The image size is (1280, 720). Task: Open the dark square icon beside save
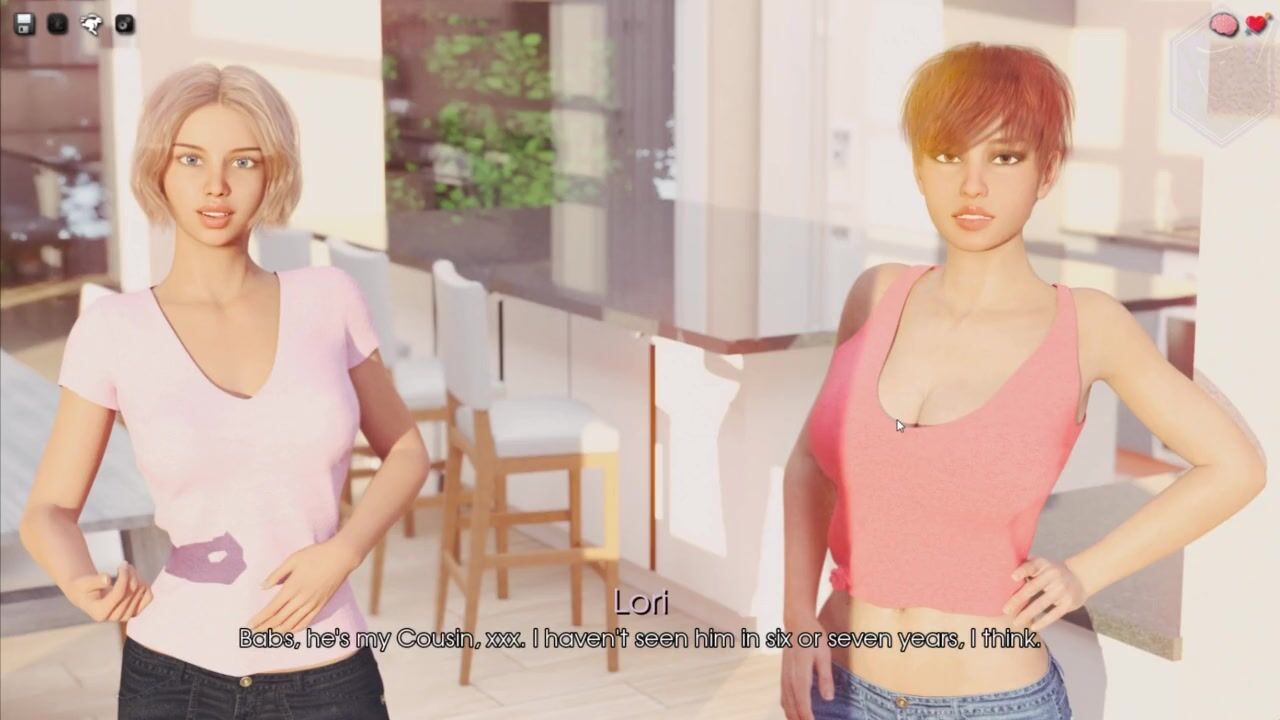pyautogui.click(x=58, y=24)
